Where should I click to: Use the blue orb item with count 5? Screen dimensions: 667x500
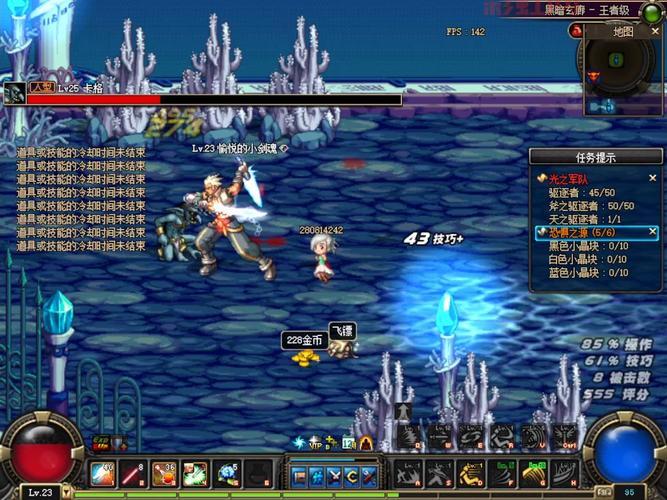tap(227, 473)
